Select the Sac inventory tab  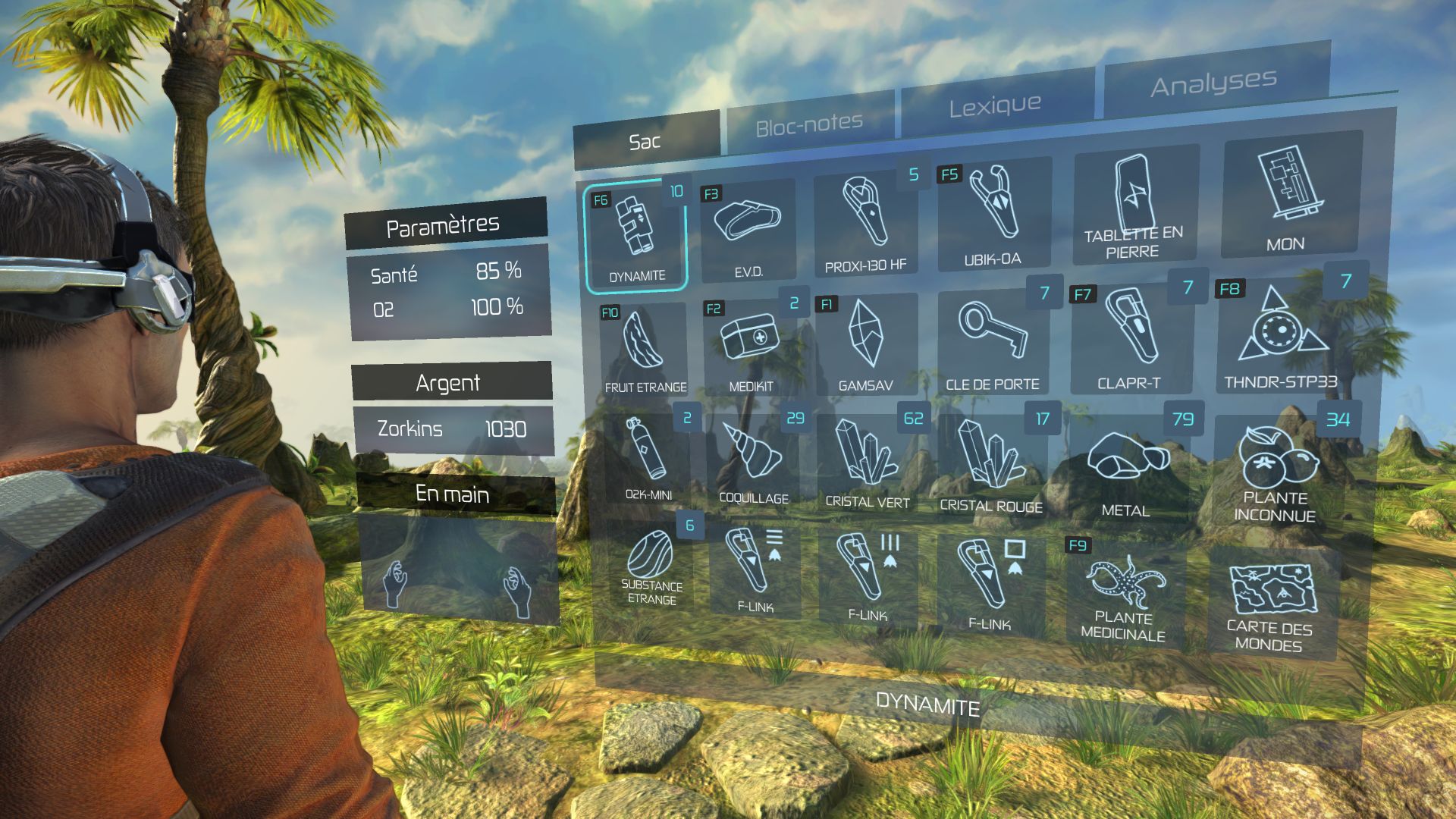click(645, 142)
